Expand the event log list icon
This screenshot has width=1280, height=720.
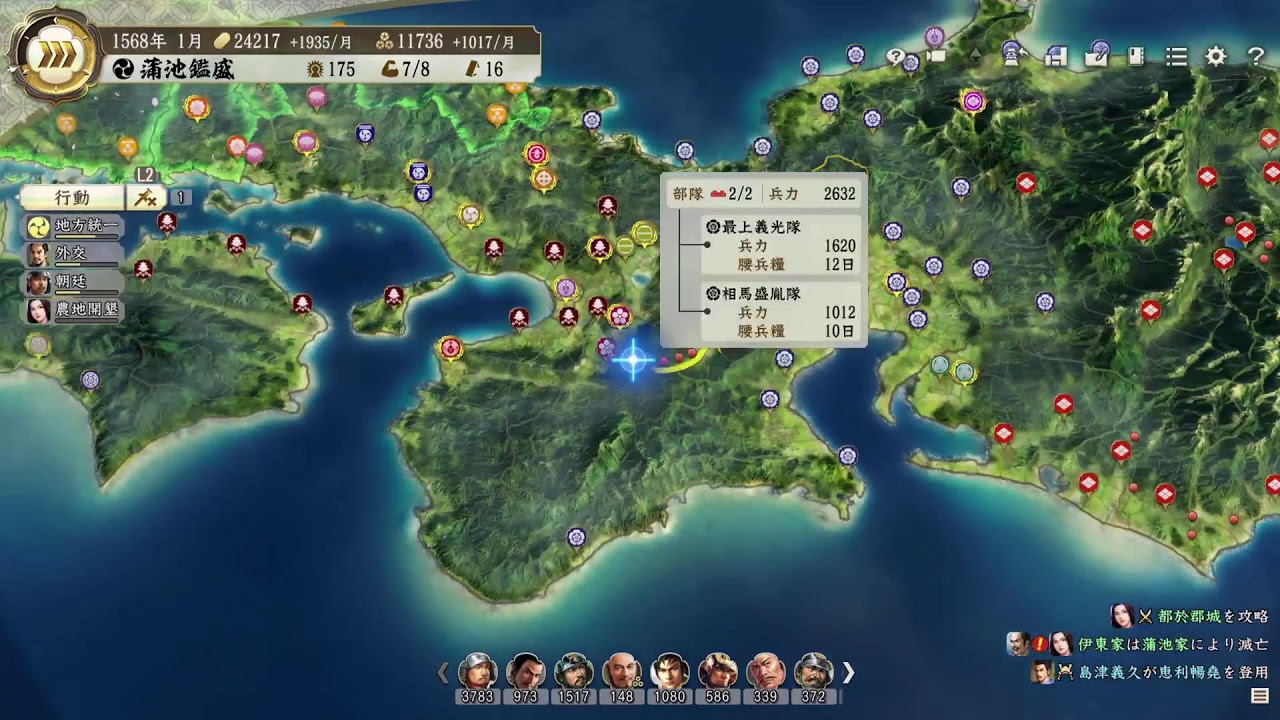point(1260,695)
